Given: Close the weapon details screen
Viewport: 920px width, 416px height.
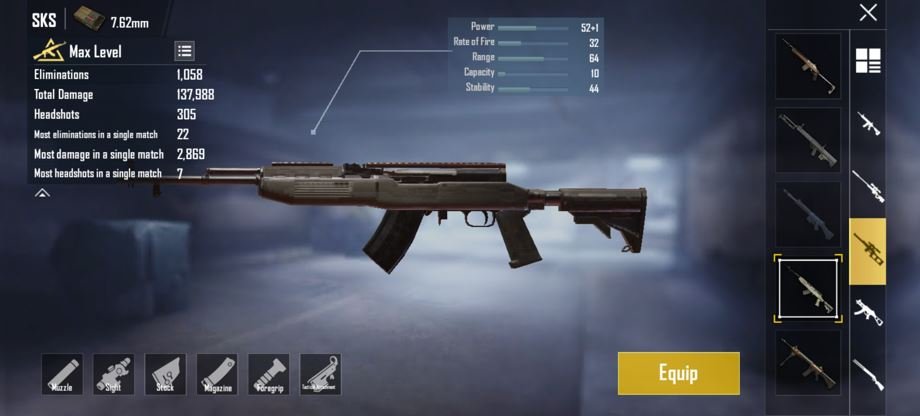Looking at the screenshot, I should coord(868,13).
